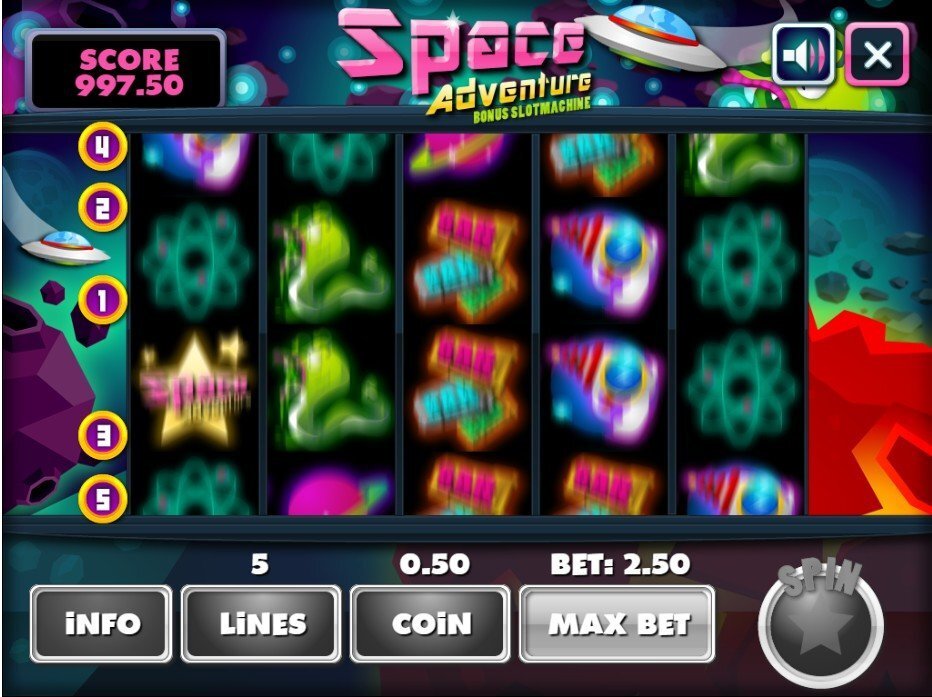Toggle the sound speaker icon
The image size is (932, 697).
coord(803,54)
